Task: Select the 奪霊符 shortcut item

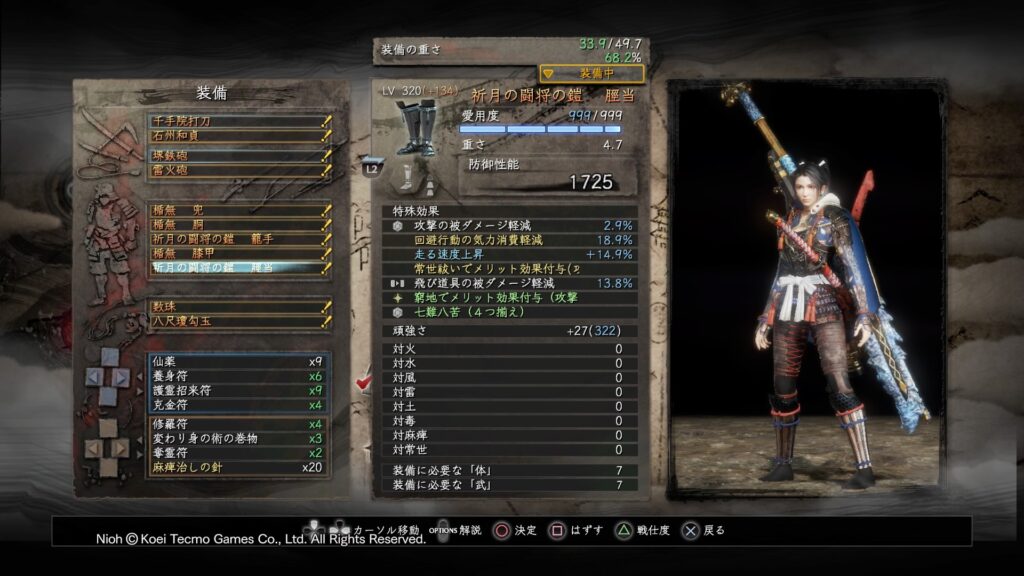Action: pyautogui.click(x=238, y=452)
